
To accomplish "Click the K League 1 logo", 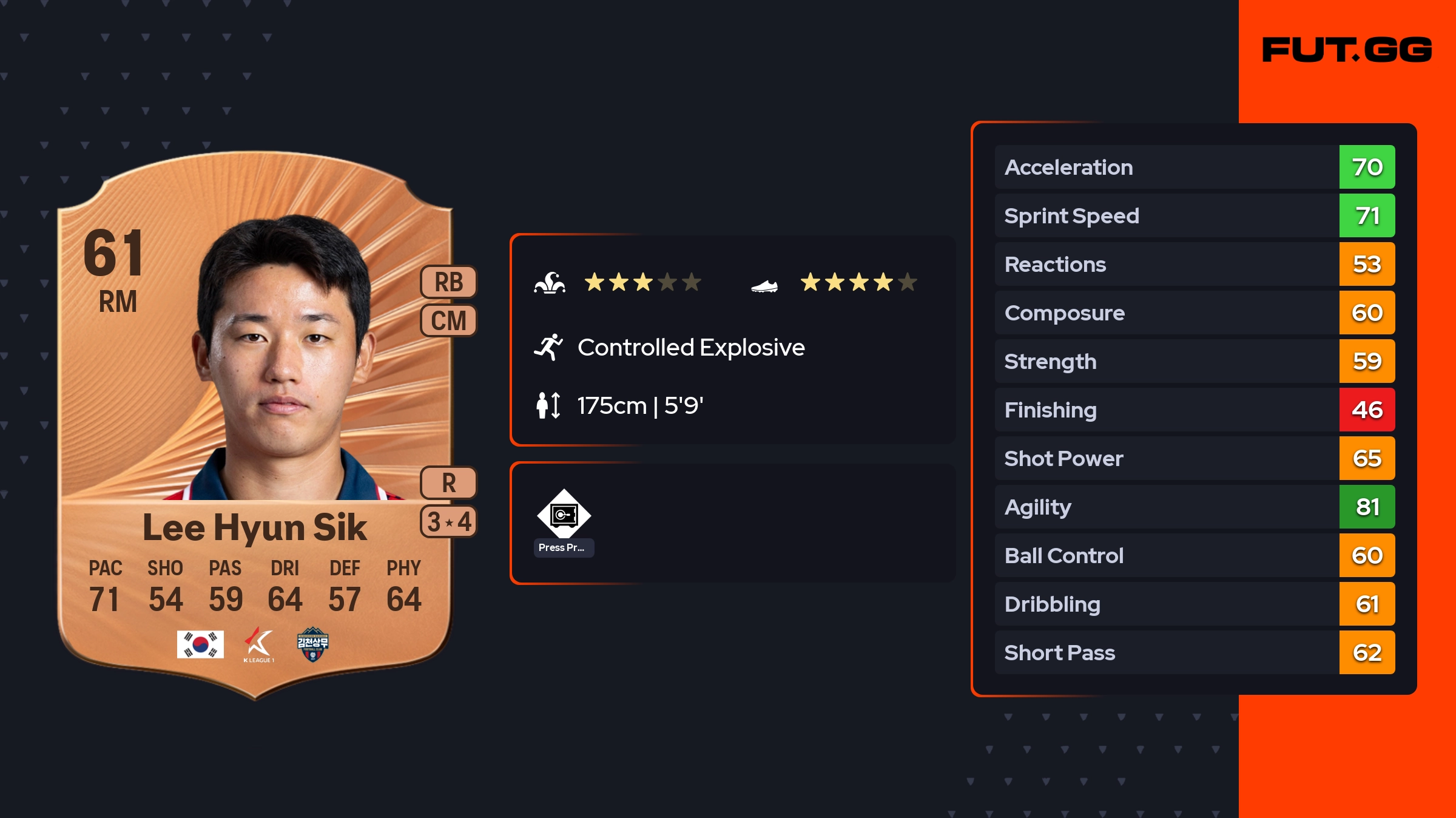I will click(259, 644).
